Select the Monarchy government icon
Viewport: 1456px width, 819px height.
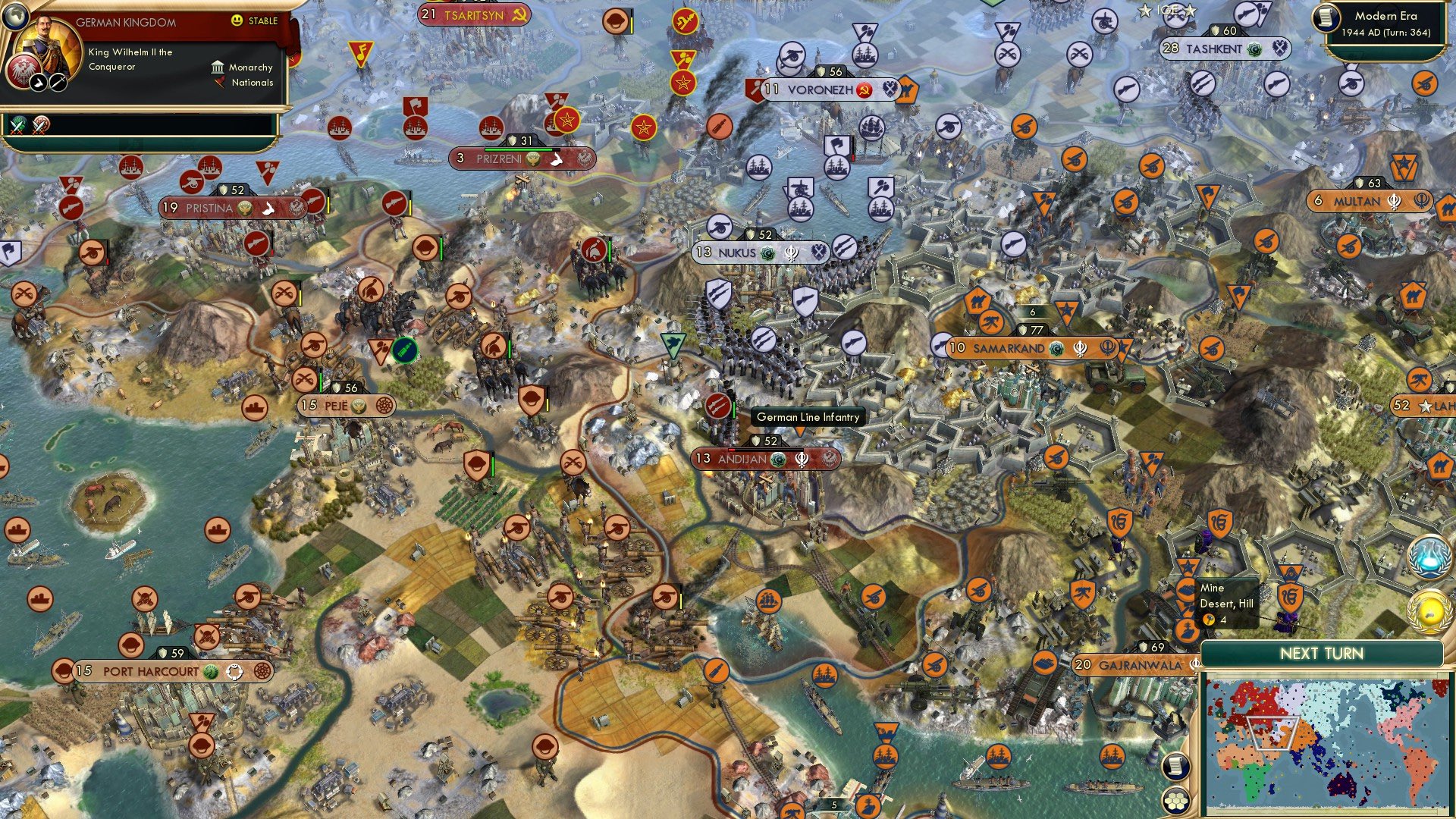click(x=218, y=69)
